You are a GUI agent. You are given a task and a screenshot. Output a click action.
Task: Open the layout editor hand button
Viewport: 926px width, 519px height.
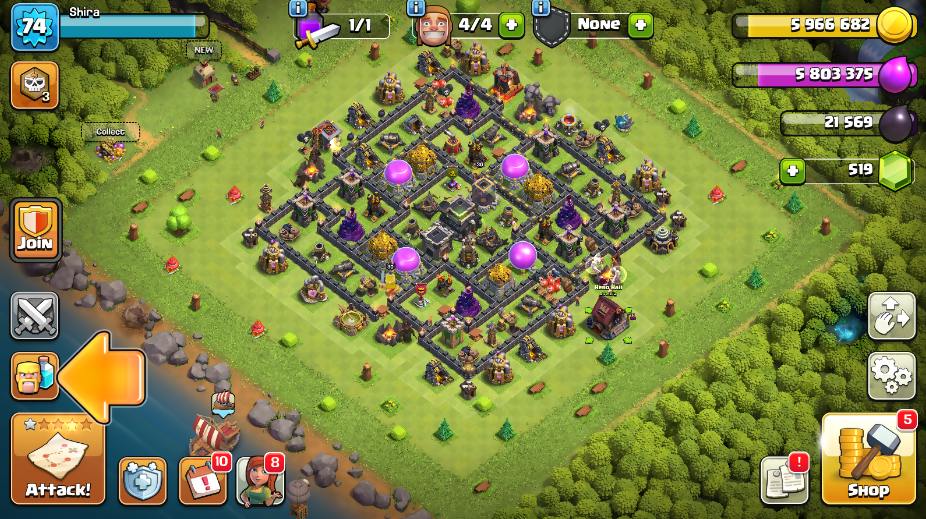(x=891, y=317)
